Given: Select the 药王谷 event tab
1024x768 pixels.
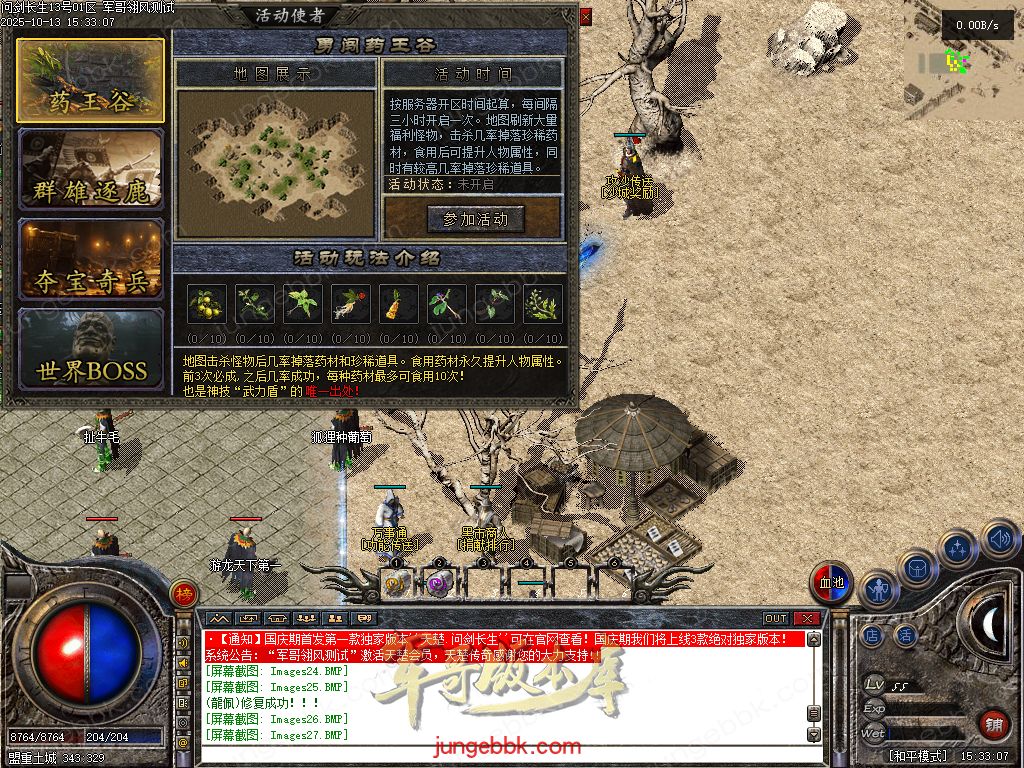Looking at the screenshot, I should 90,81.
